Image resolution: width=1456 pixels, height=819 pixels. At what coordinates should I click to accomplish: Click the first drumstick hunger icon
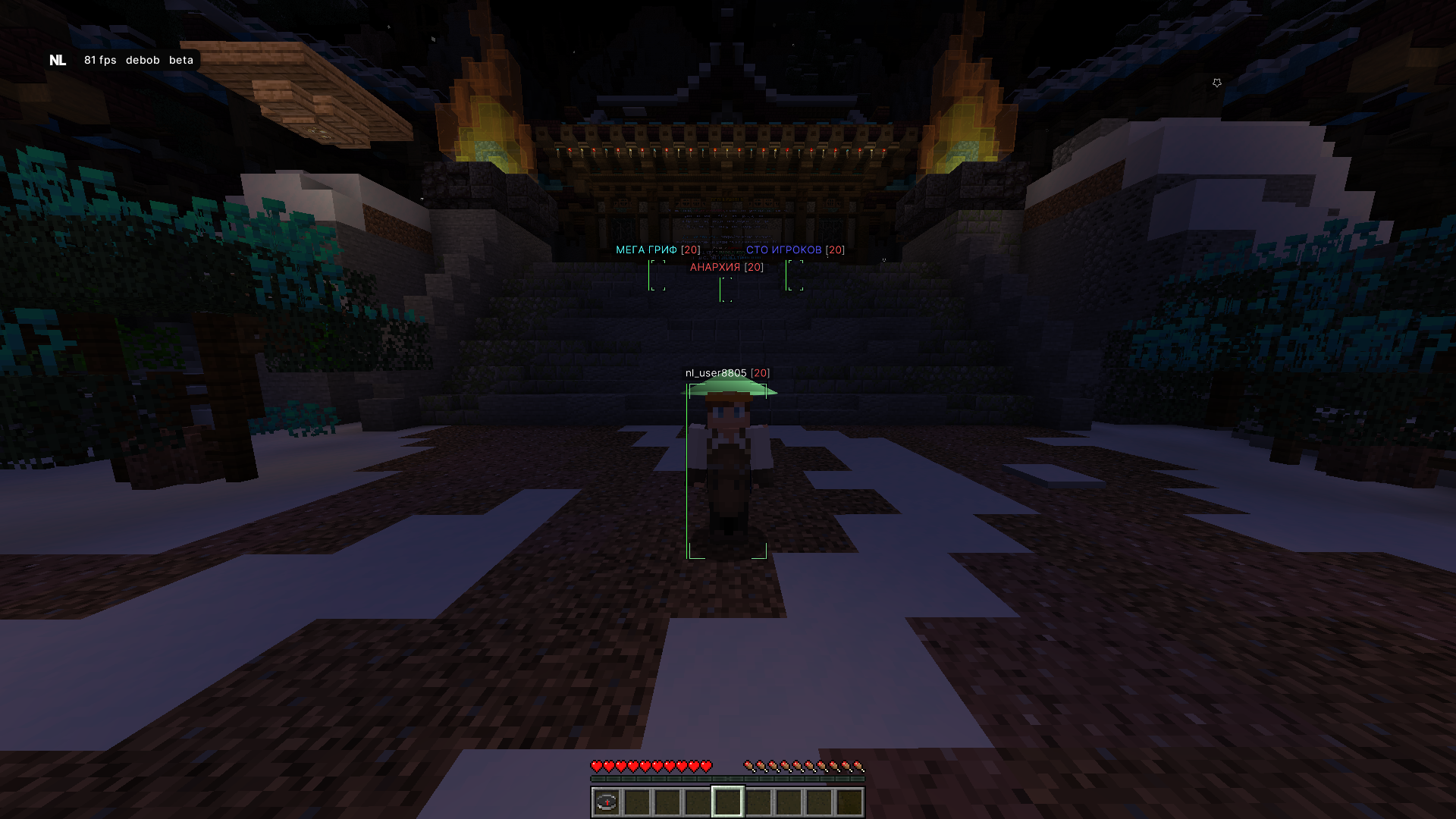pyautogui.click(x=750, y=765)
